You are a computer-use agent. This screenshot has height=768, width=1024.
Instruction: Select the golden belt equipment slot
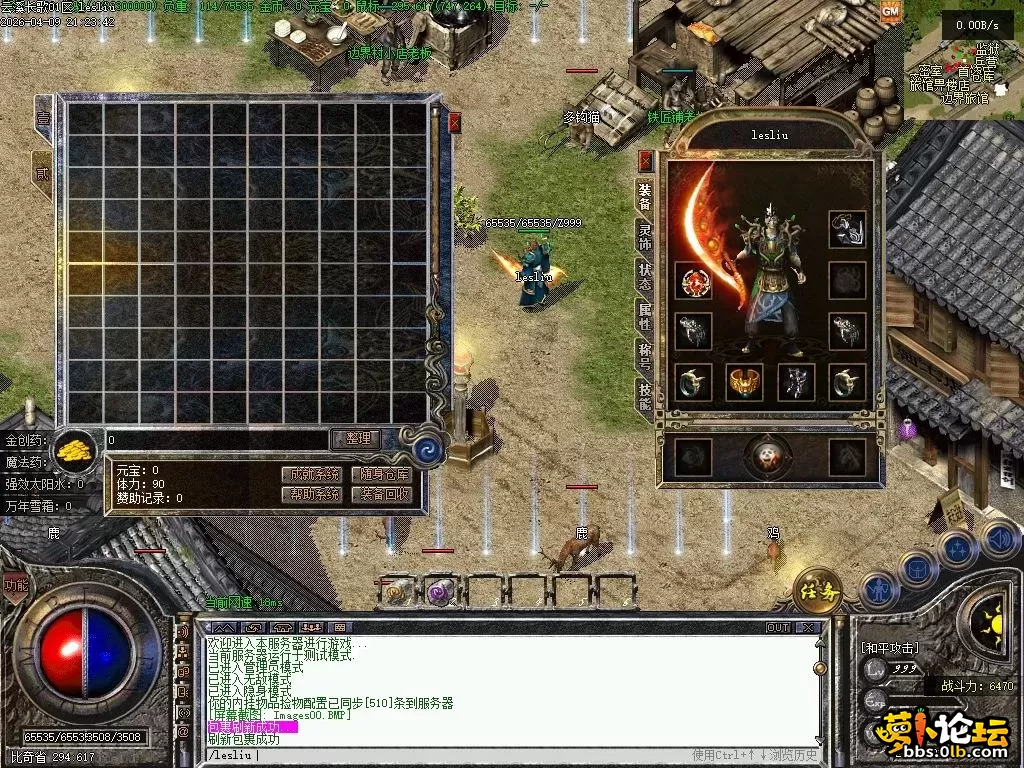743,381
